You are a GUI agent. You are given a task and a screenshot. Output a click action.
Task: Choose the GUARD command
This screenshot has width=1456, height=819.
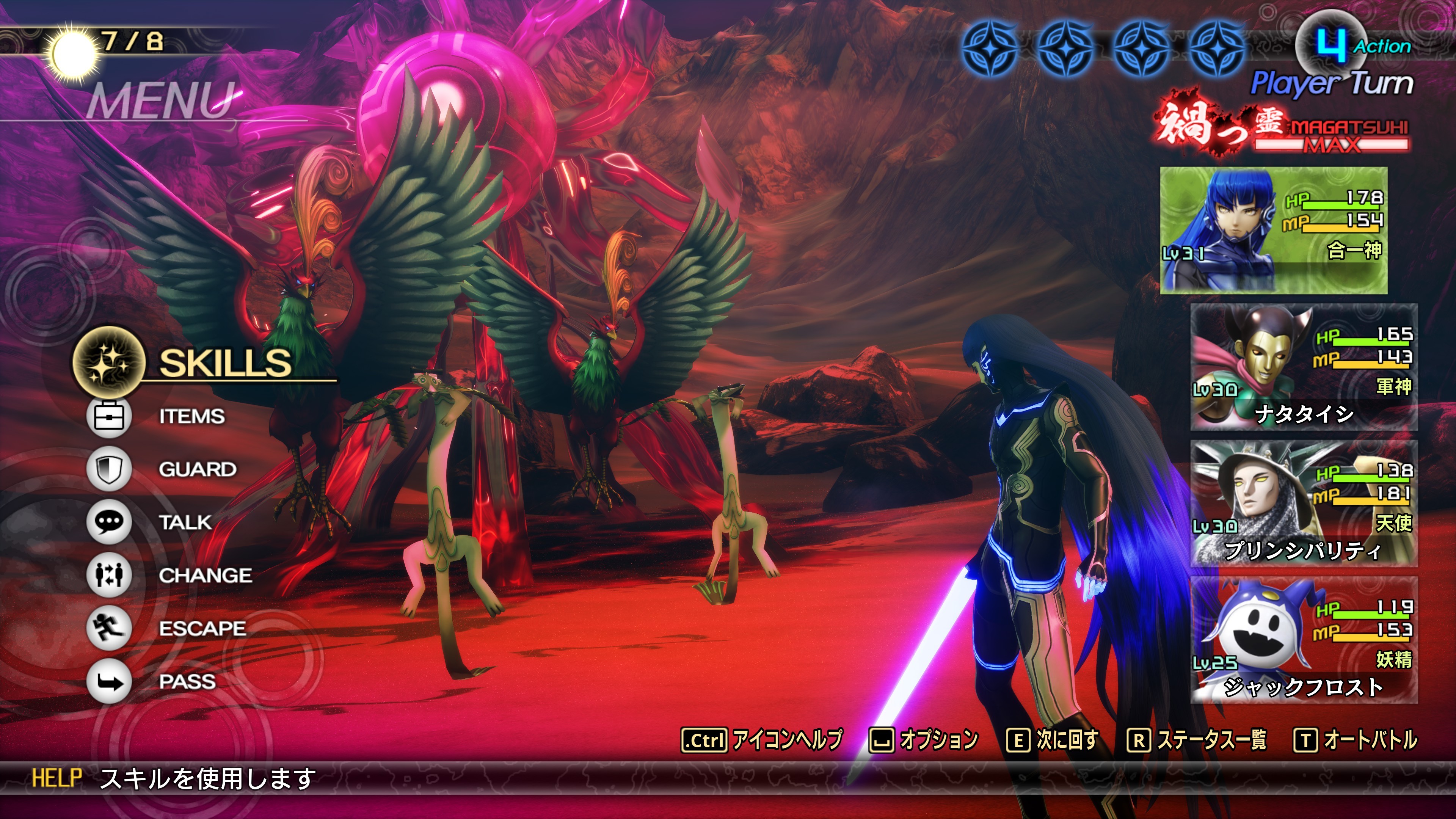[x=197, y=469]
